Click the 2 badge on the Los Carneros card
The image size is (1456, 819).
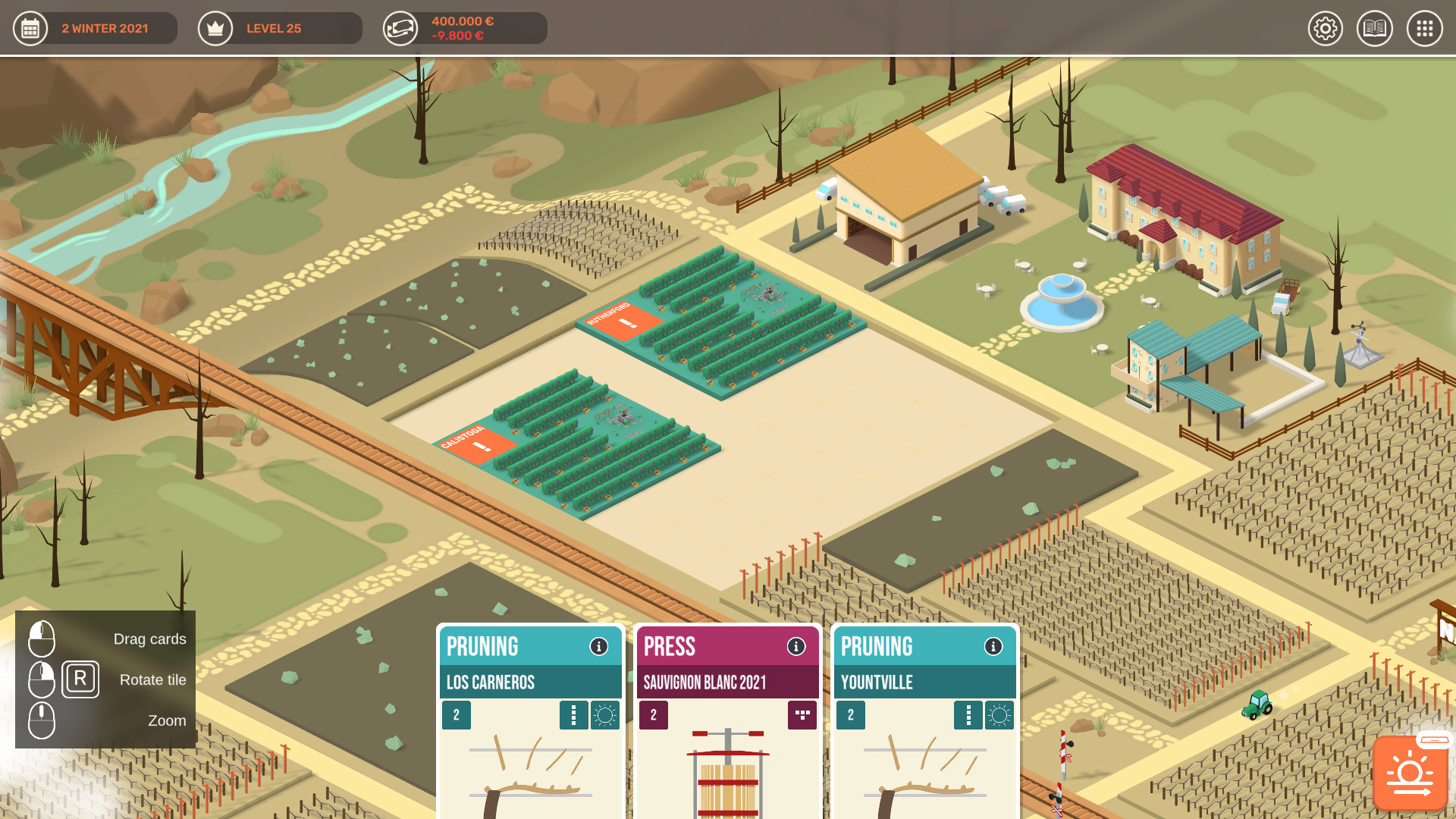click(x=457, y=715)
